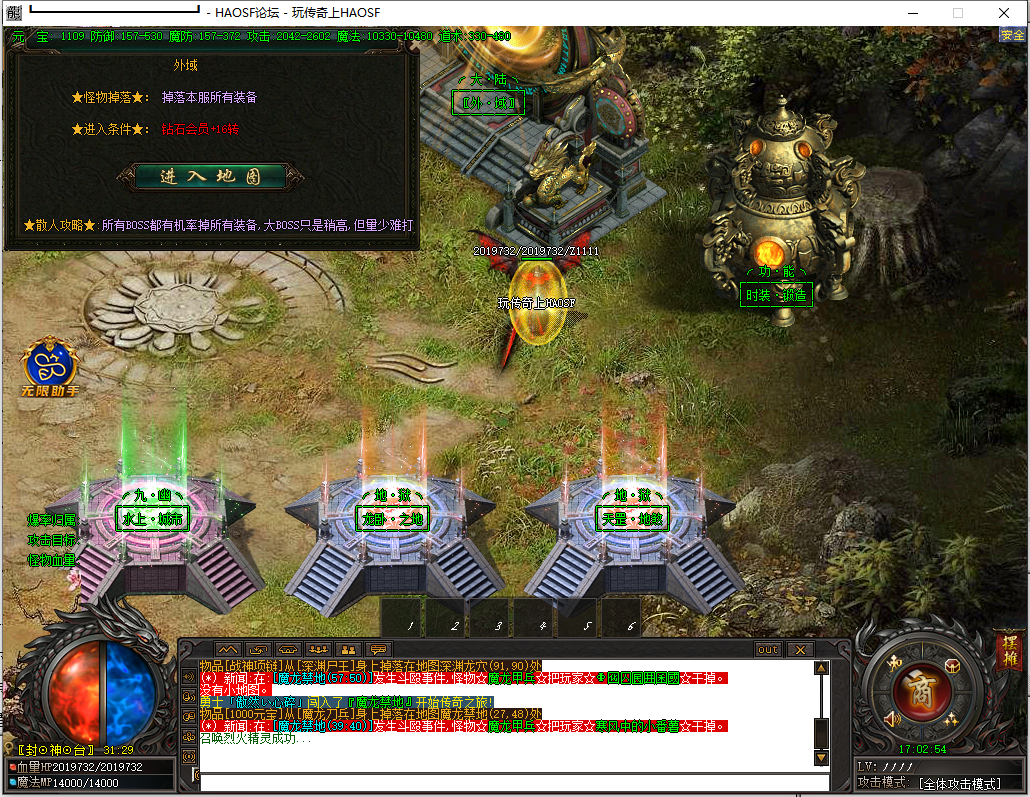This screenshot has width=1030, height=797.
Task: Click the 进入地图 enter map button
Action: 210,177
